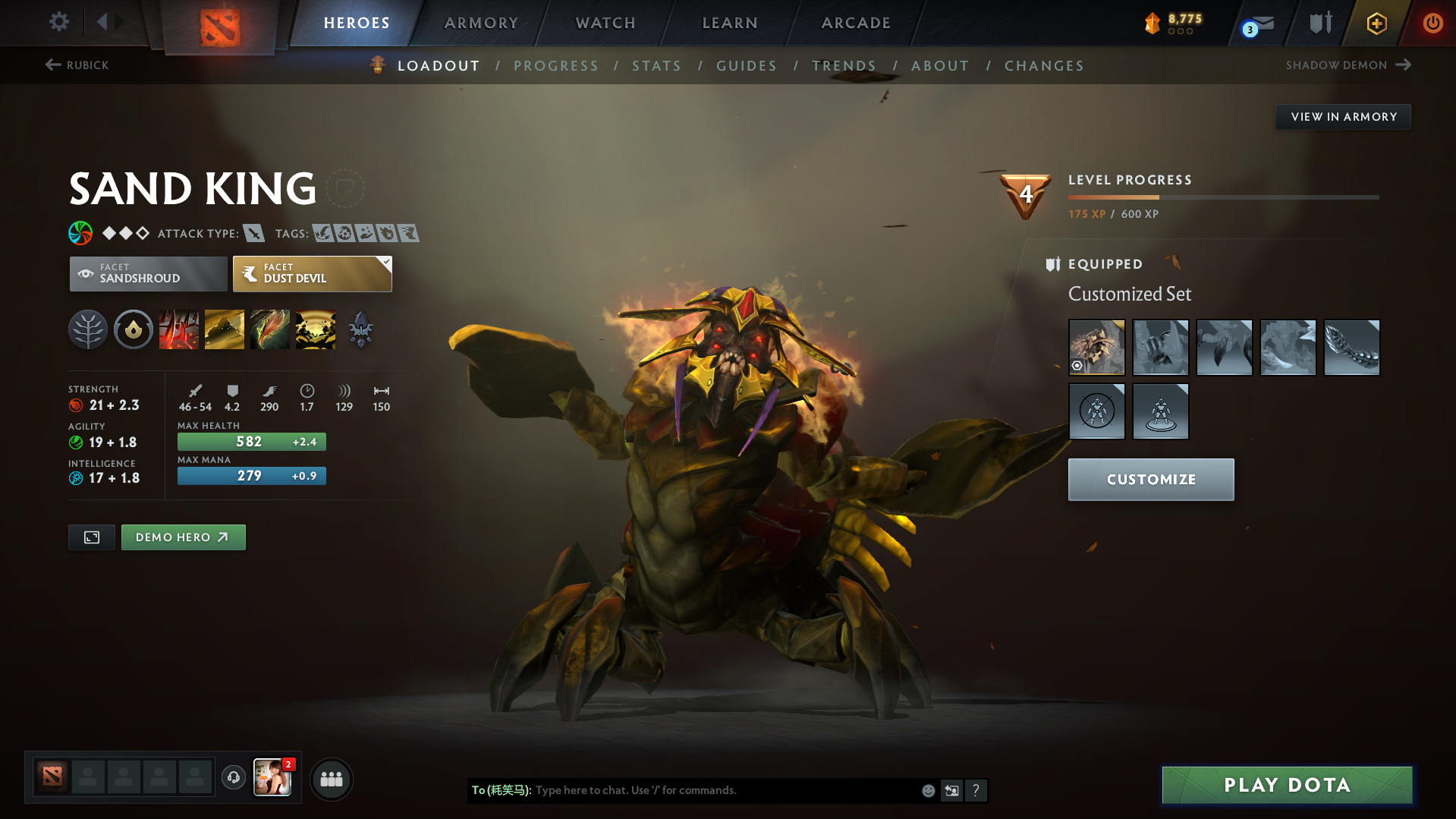Click the Dota 2 logo party slot
This screenshot has height=819, width=1456.
click(x=51, y=777)
